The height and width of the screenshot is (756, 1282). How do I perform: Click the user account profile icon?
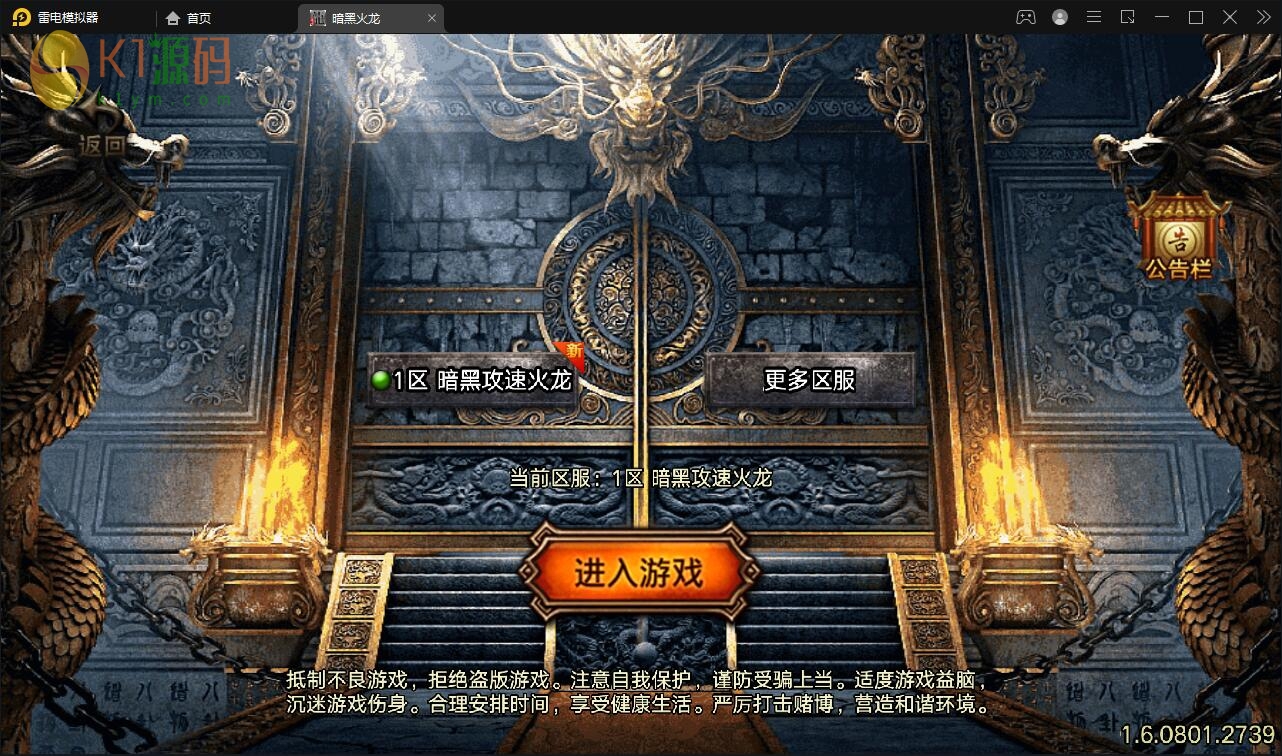point(1059,16)
